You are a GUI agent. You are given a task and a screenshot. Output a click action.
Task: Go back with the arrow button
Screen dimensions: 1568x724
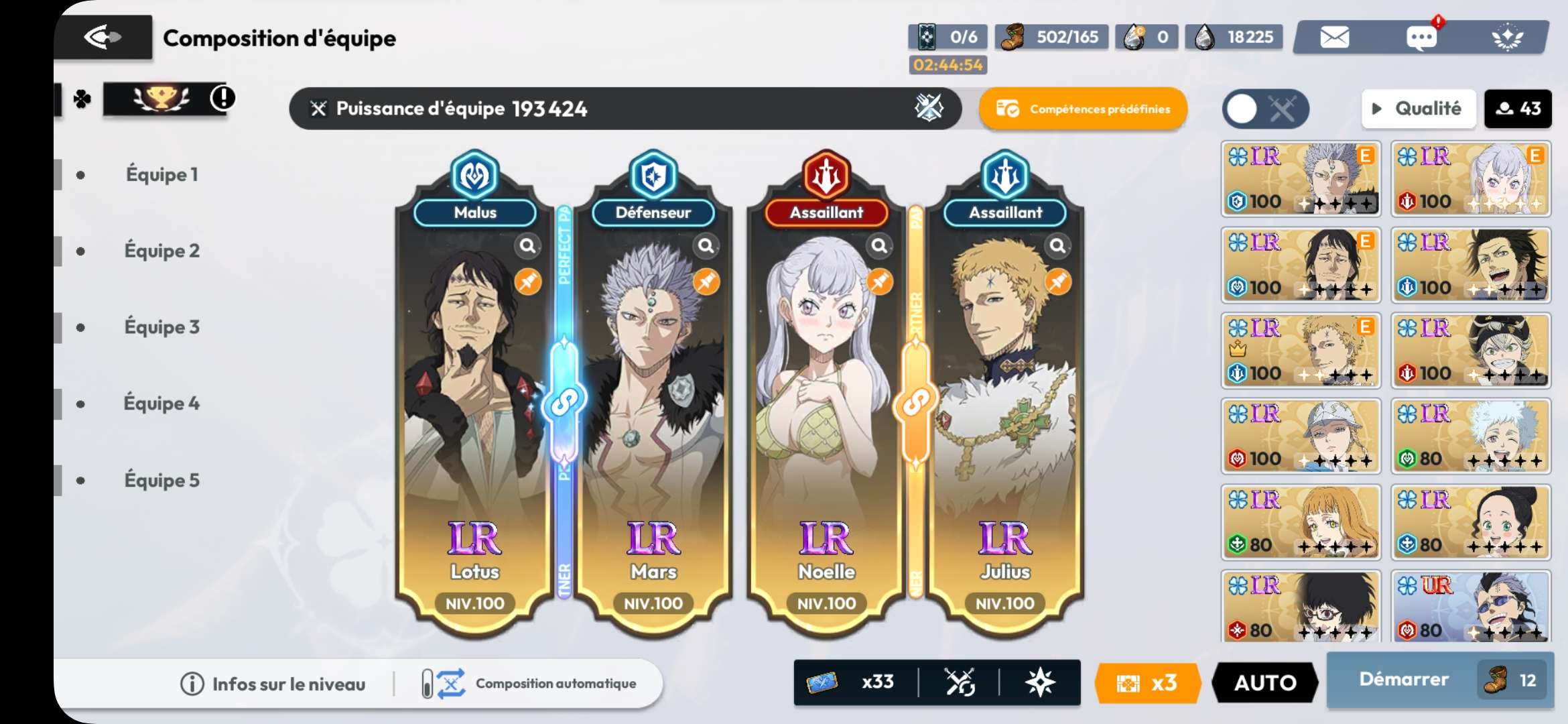tap(103, 37)
